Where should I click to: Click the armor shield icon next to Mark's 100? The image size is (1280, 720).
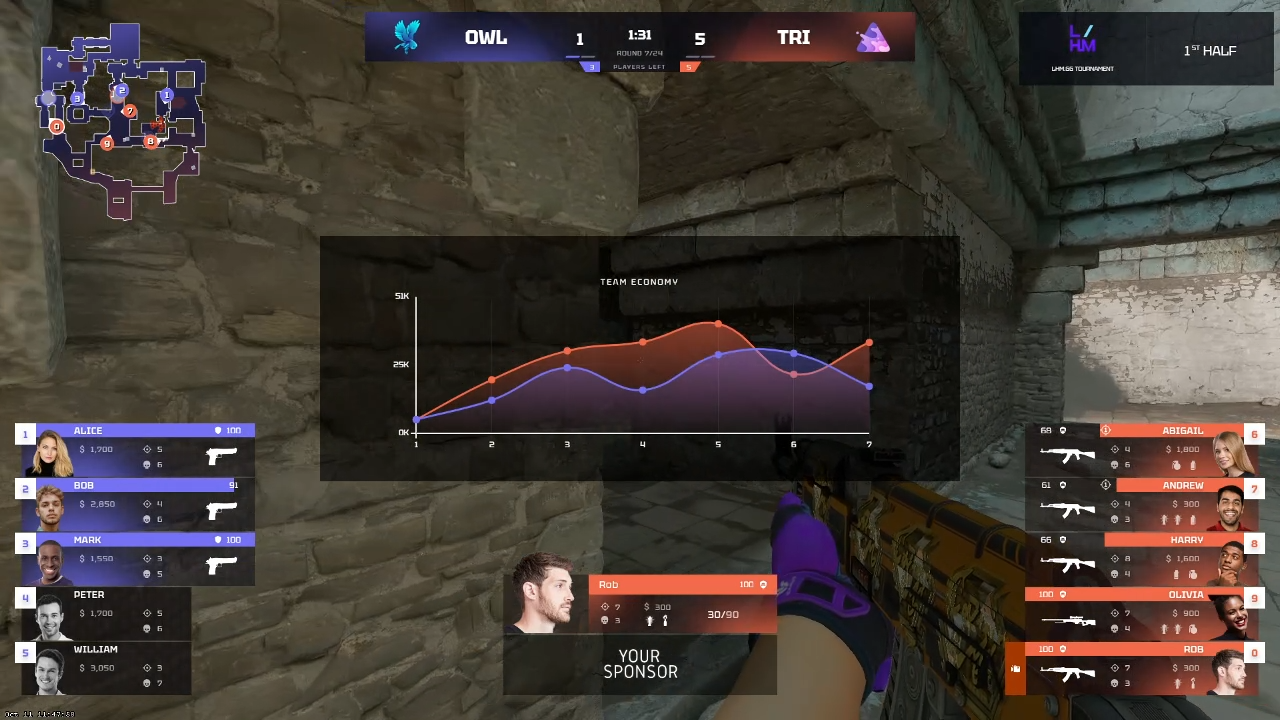pyautogui.click(x=217, y=540)
